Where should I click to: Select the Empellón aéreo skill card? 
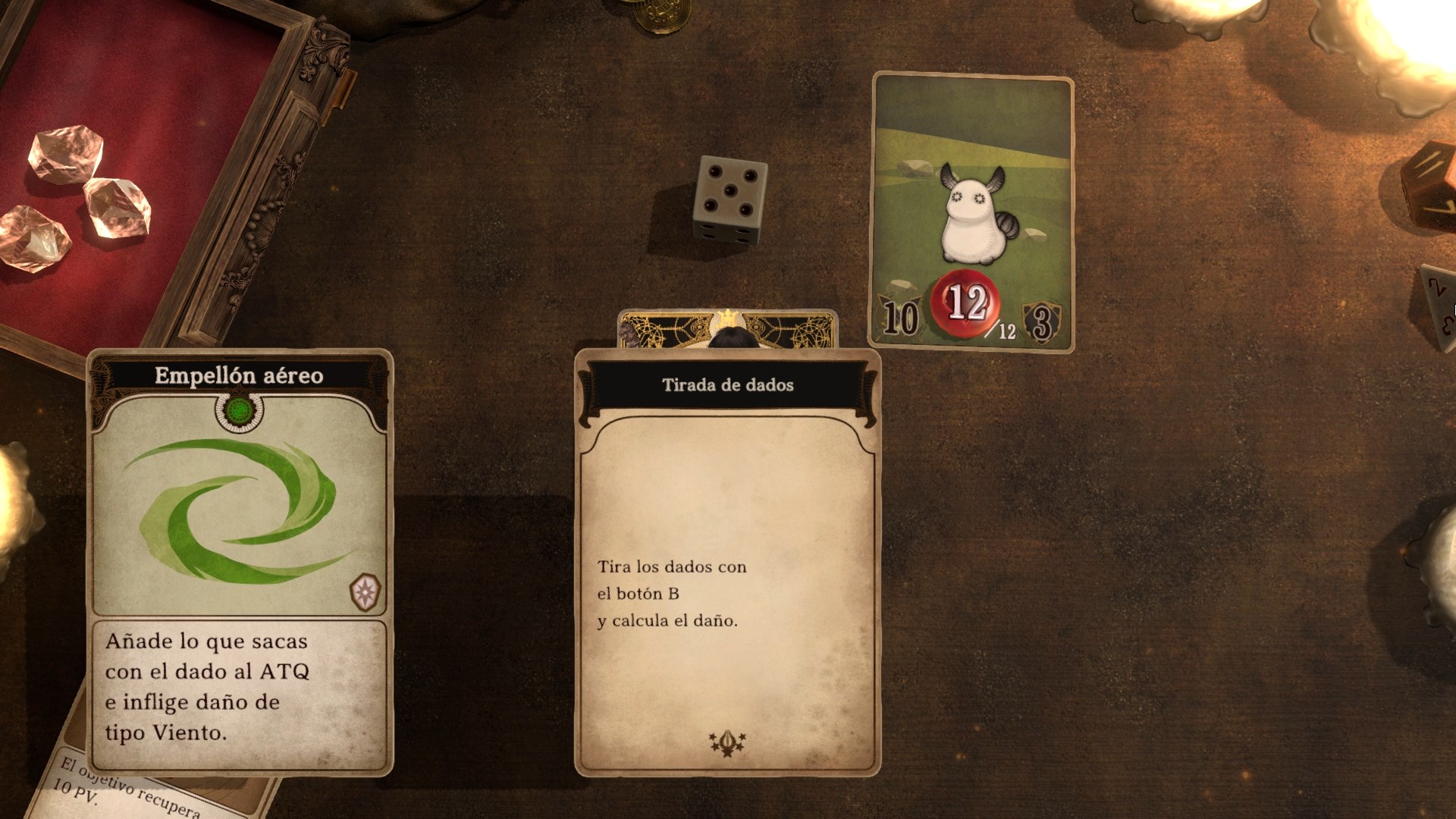tap(240, 561)
